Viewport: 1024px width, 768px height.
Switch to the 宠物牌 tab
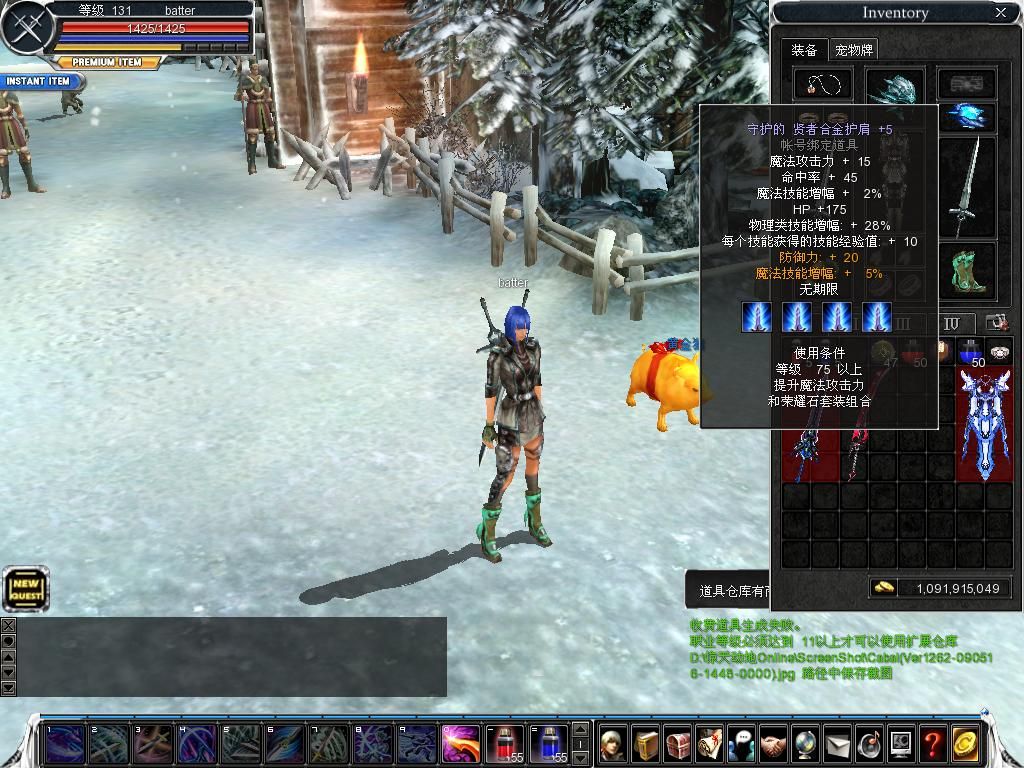point(855,50)
